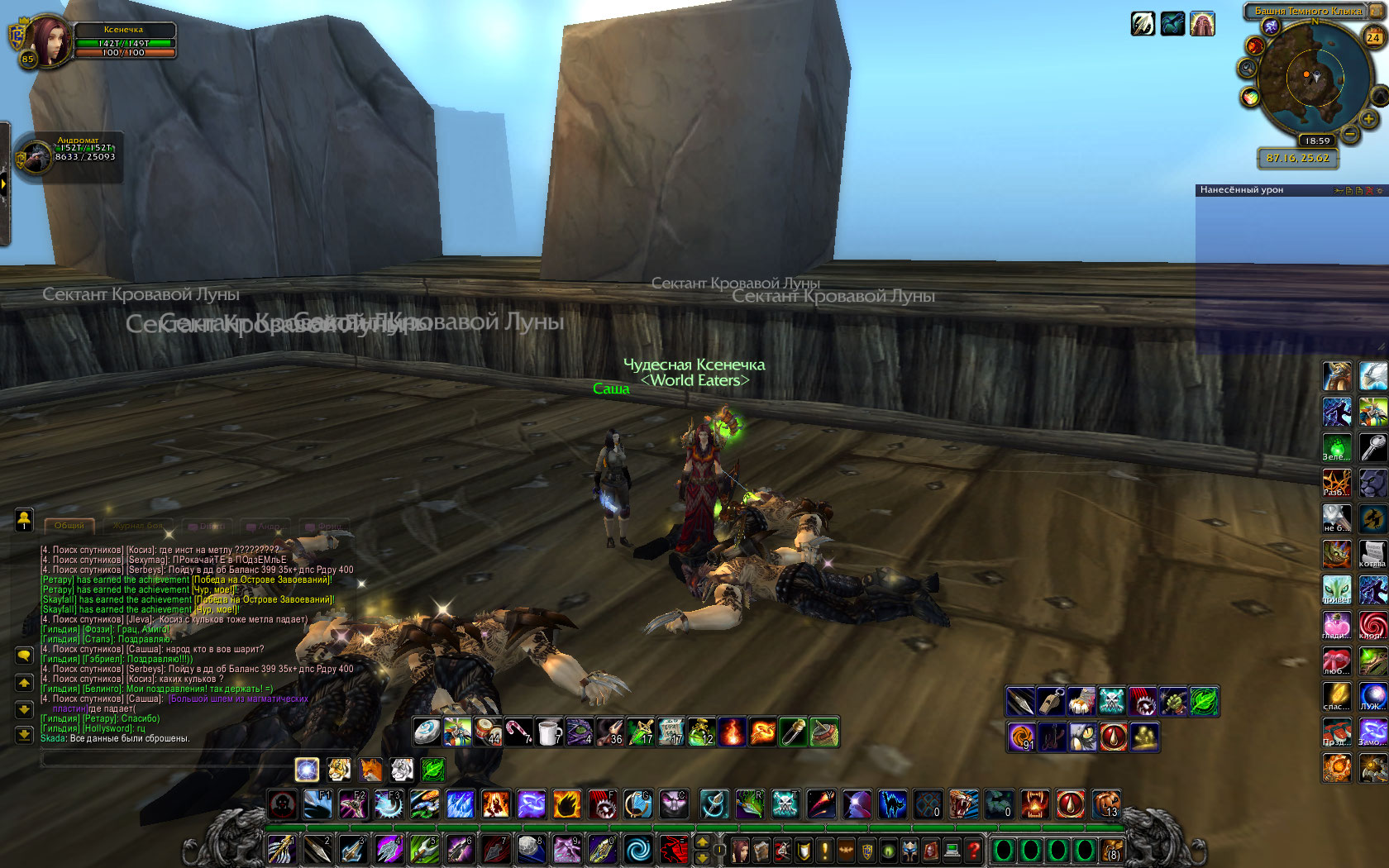1389x868 pixels.
Task: Open the backpack slot labeled (8)
Action: [1113, 850]
